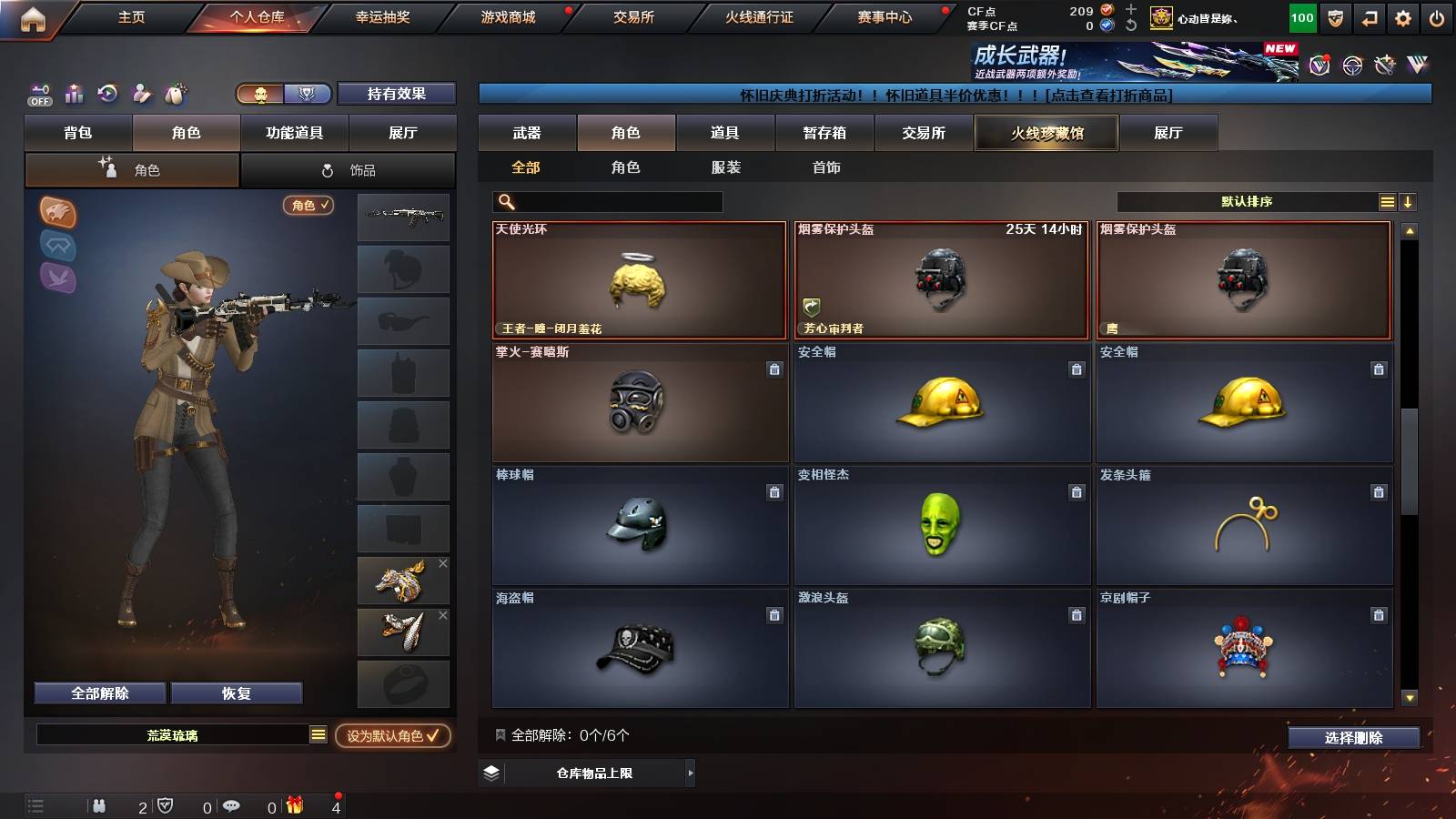
Task: Open the replay/return arrow icon at top right
Action: click(x=1370, y=16)
